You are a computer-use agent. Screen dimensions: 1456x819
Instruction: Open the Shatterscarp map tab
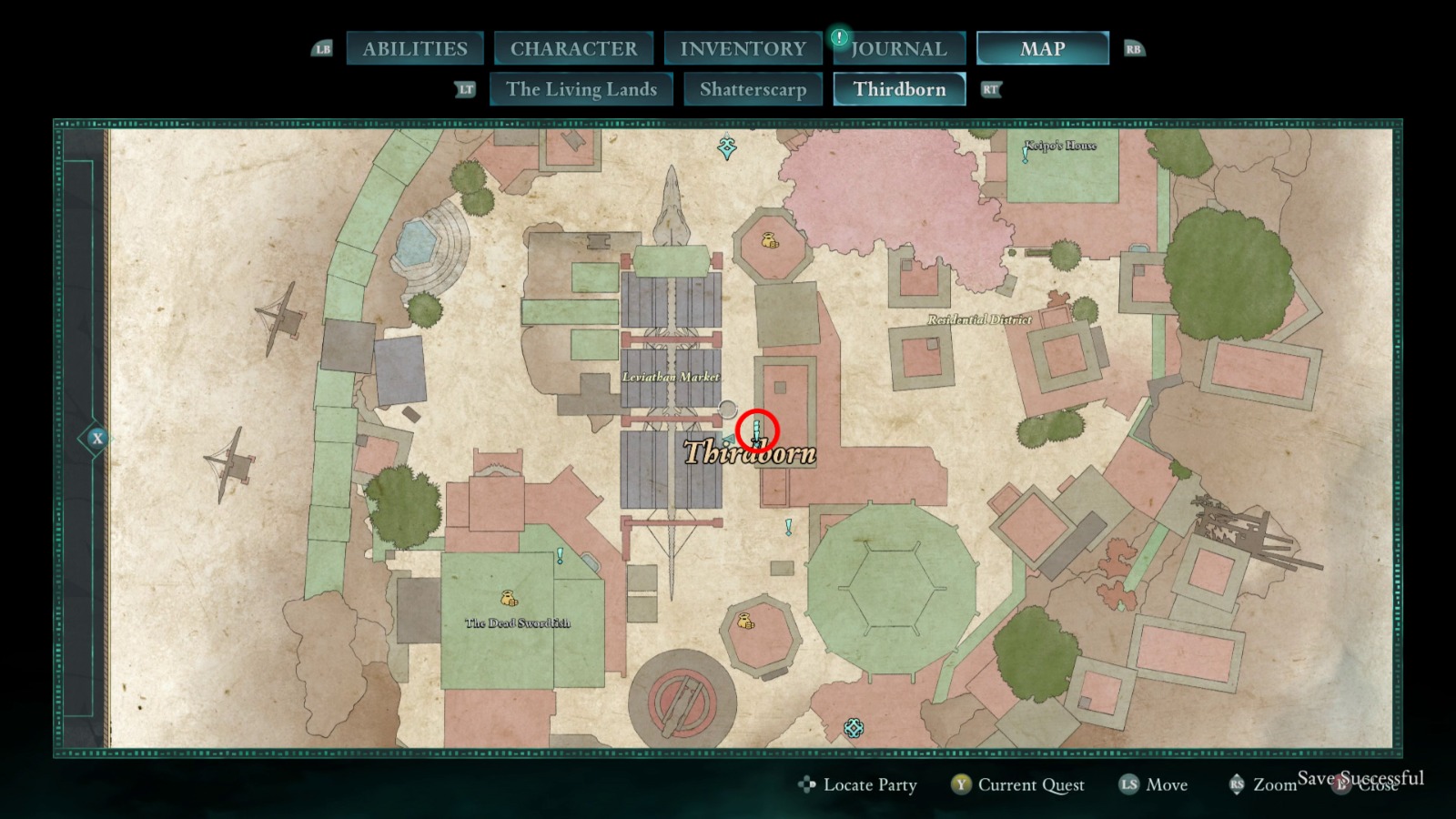753,89
